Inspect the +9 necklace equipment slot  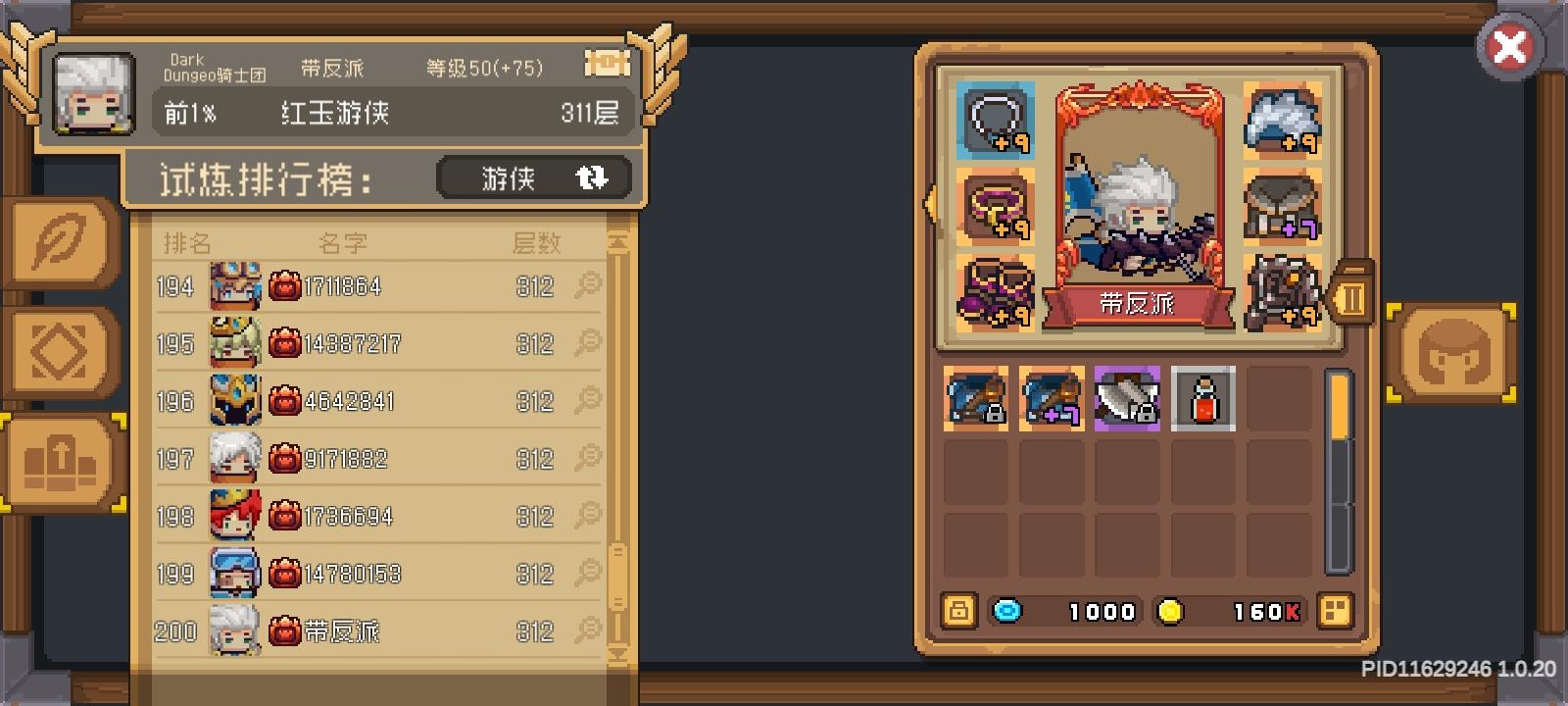pos(992,120)
